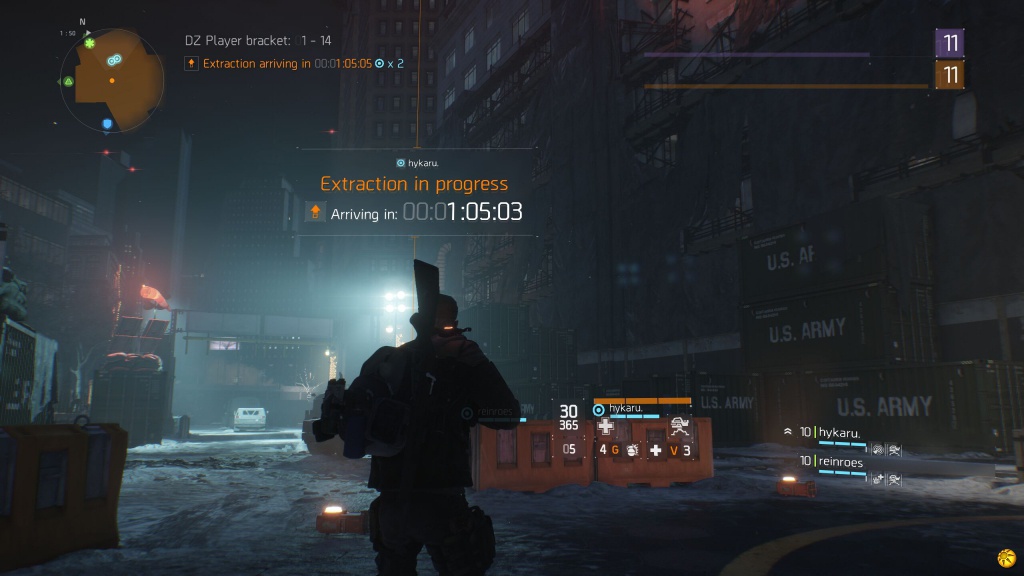Select the blue shield marker on minimap
Screen dimensions: 1024x576
pyautogui.click(x=107, y=124)
